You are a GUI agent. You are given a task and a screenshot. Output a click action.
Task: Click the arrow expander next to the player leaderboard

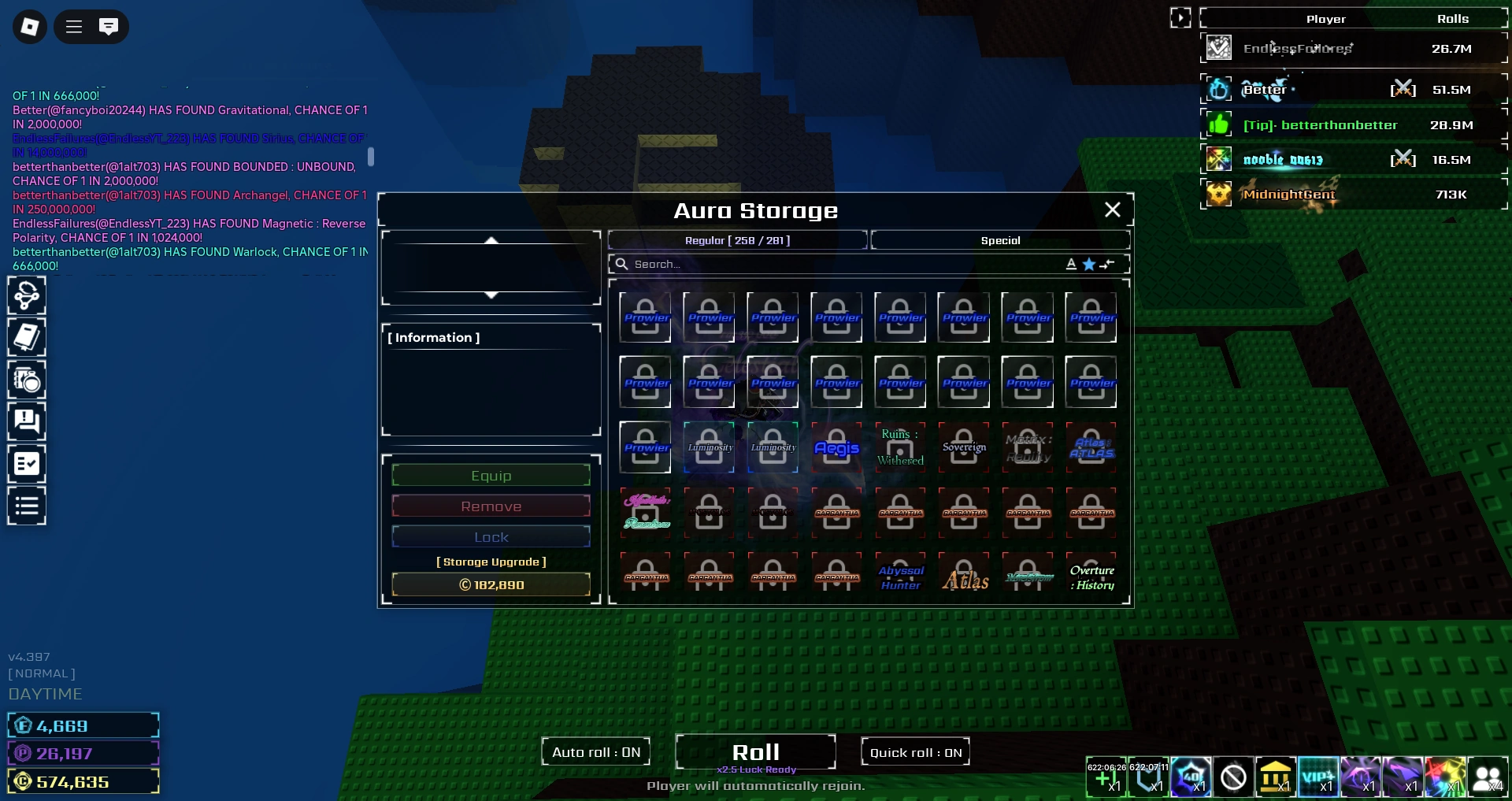click(x=1180, y=16)
